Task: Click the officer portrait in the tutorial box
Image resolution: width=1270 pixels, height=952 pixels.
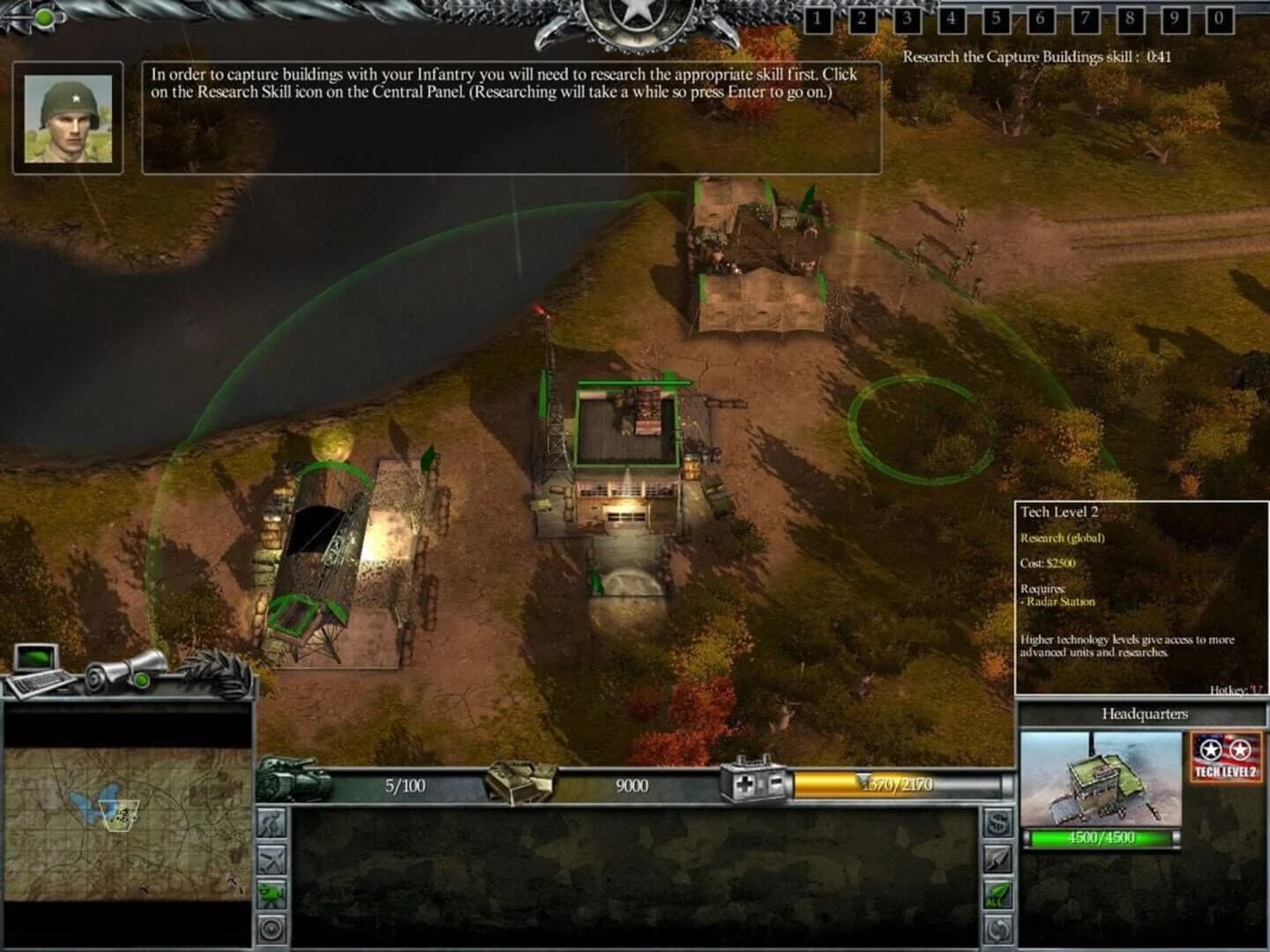Action: tap(67, 117)
